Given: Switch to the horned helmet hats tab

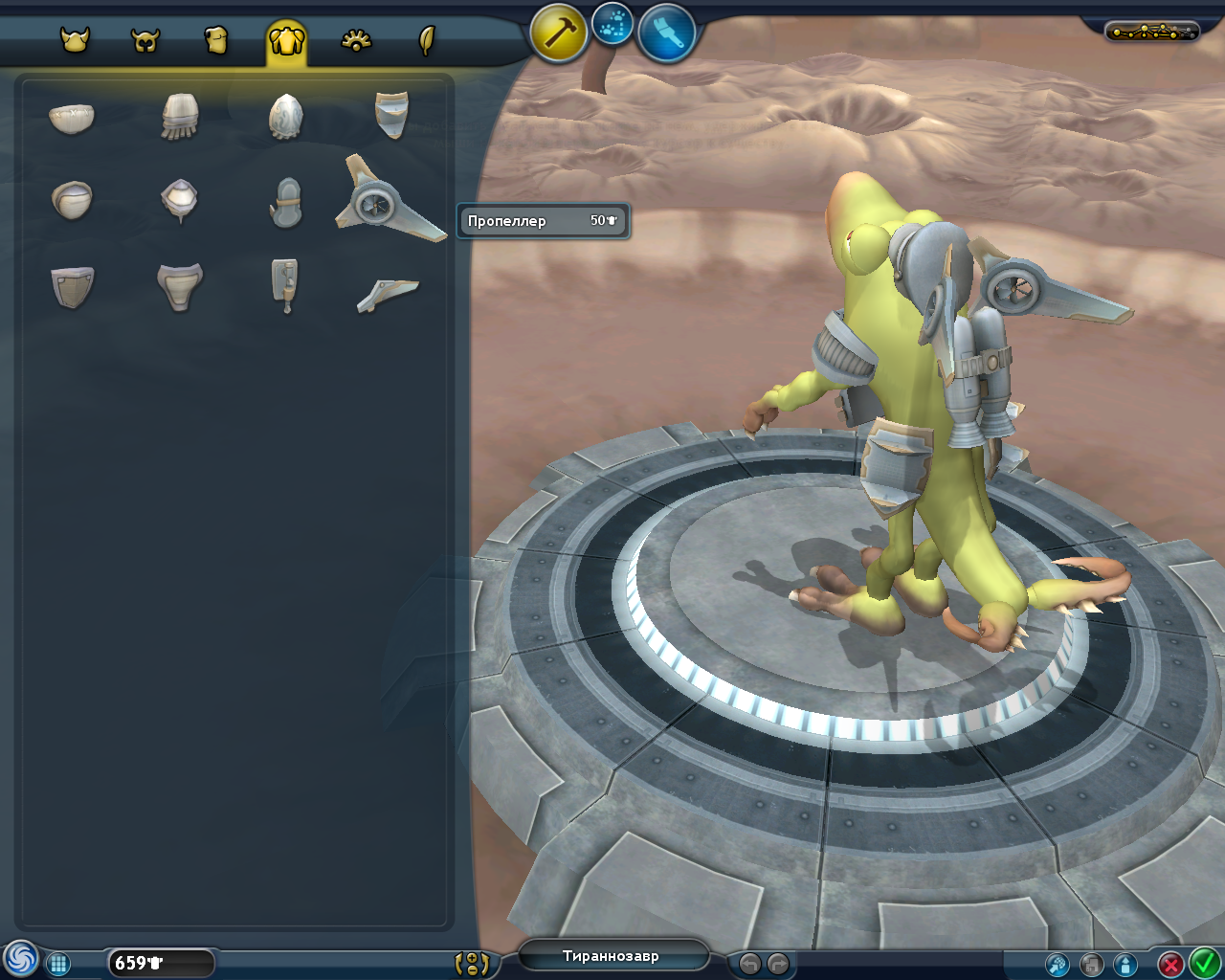Looking at the screenshot, I should coord(75,40).
